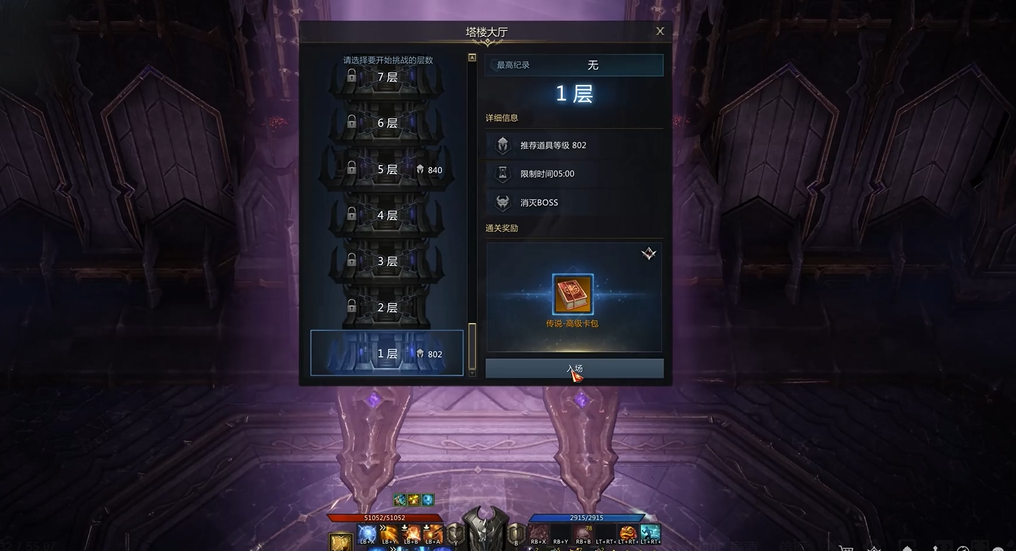
Task: Pick the locked 4层 floor
Action: click(x=387, y=215)
